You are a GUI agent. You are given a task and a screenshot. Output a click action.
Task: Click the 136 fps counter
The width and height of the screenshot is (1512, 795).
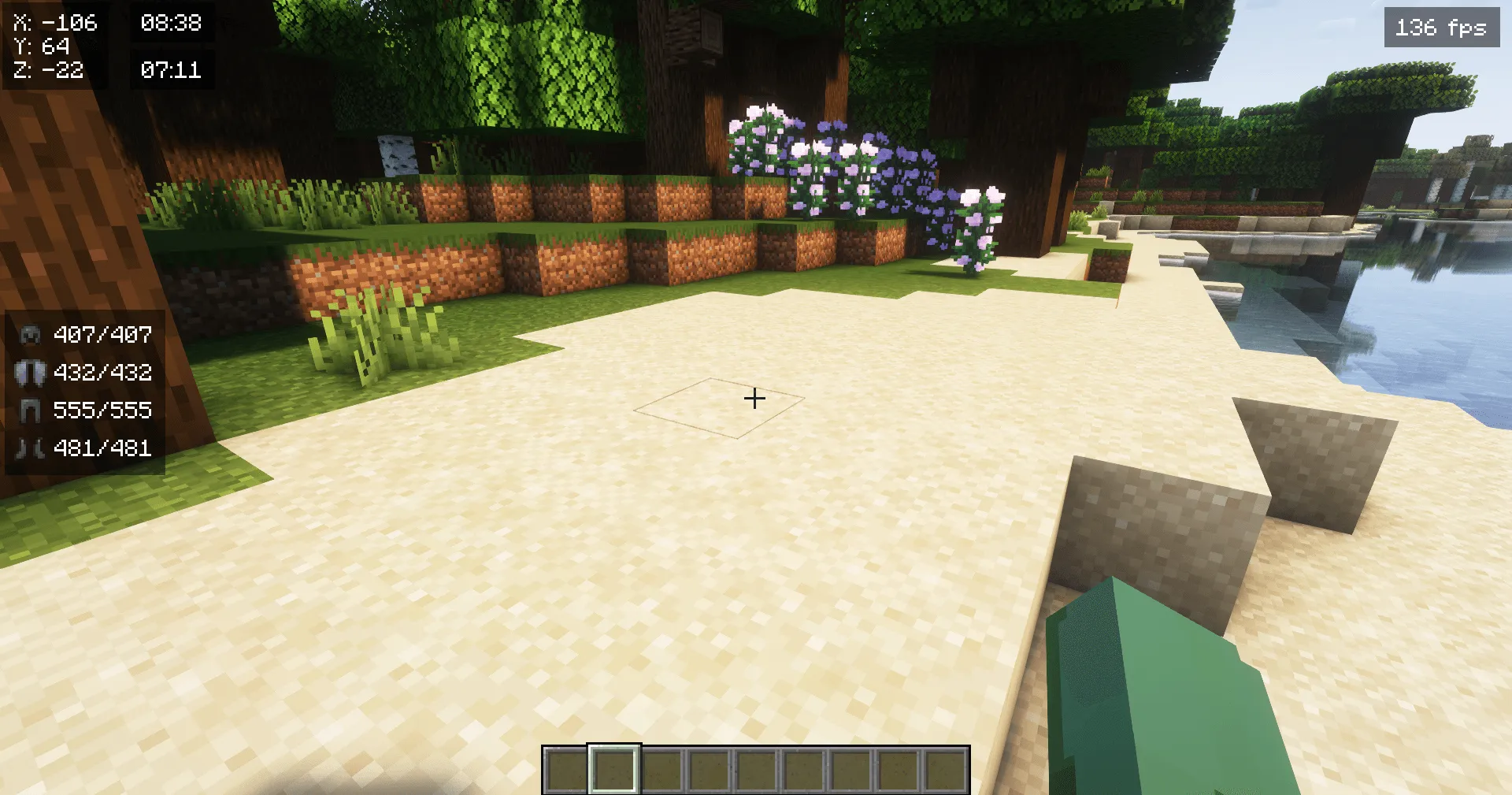point(1440,28)
